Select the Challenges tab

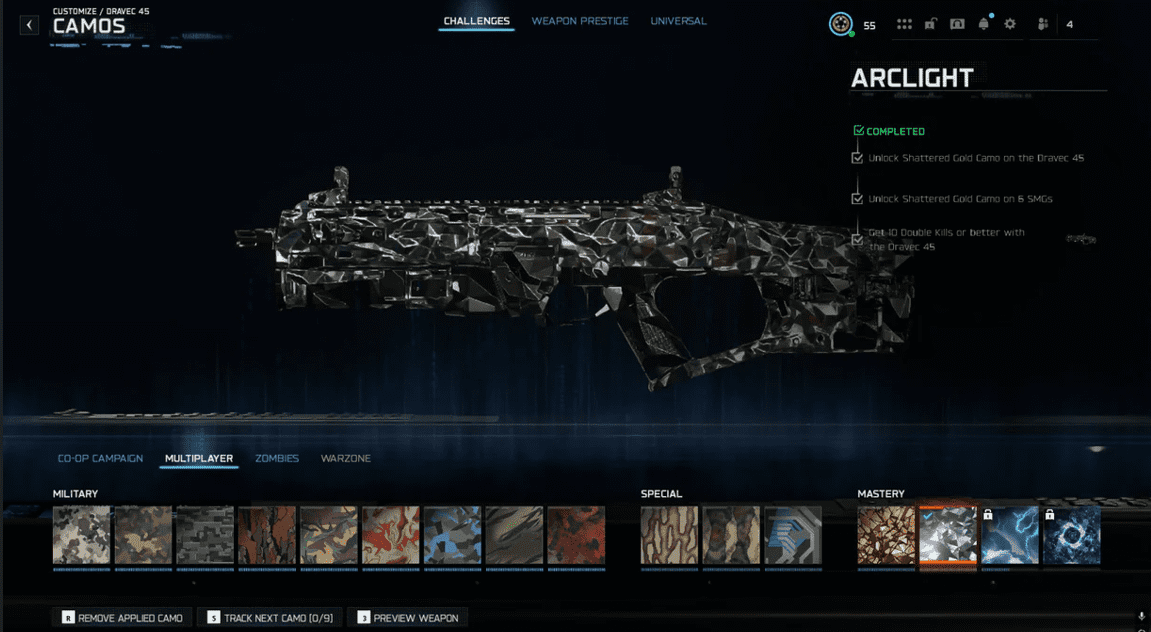[477, 21]
